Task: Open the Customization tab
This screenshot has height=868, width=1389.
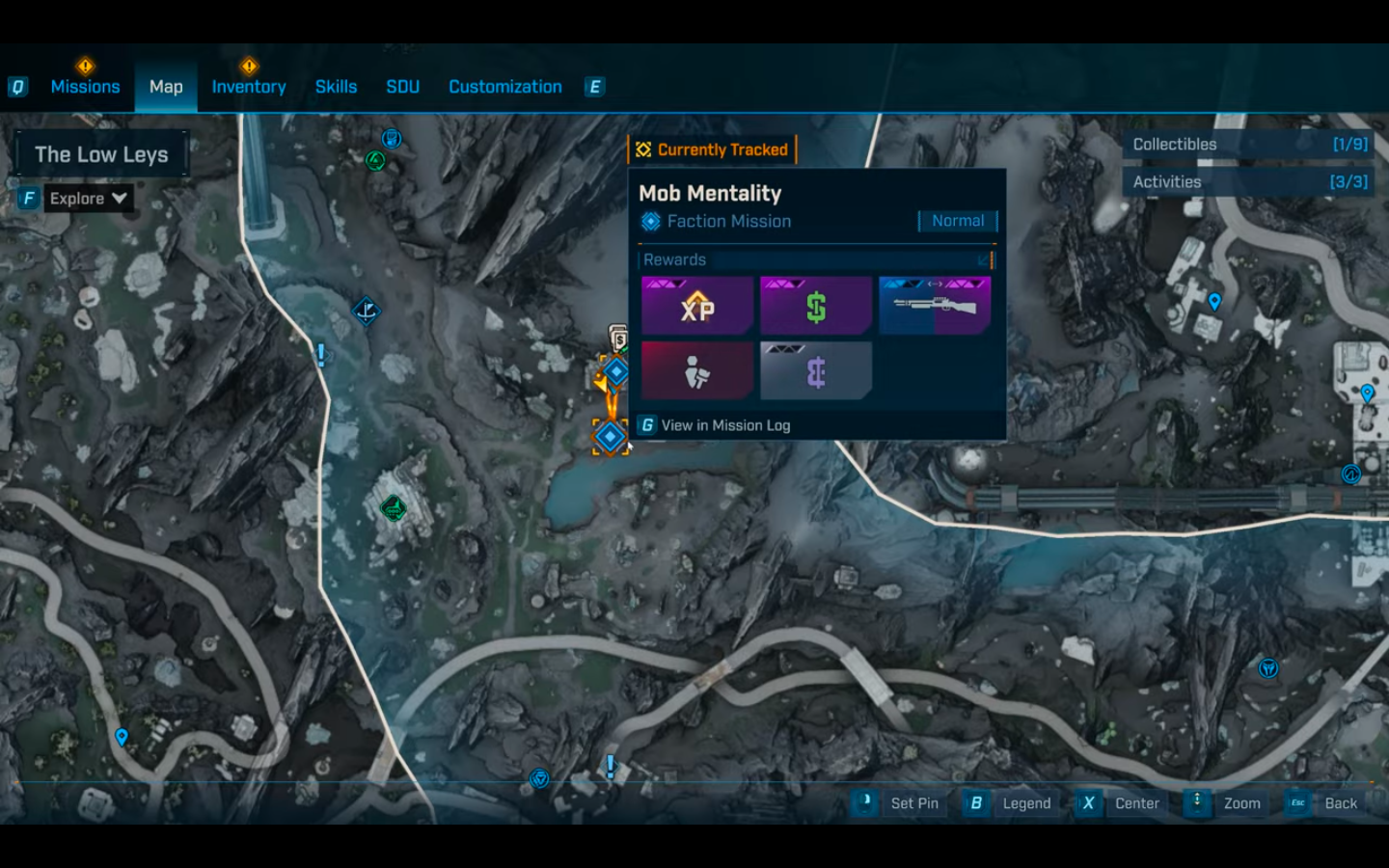Action: point(504,87)
